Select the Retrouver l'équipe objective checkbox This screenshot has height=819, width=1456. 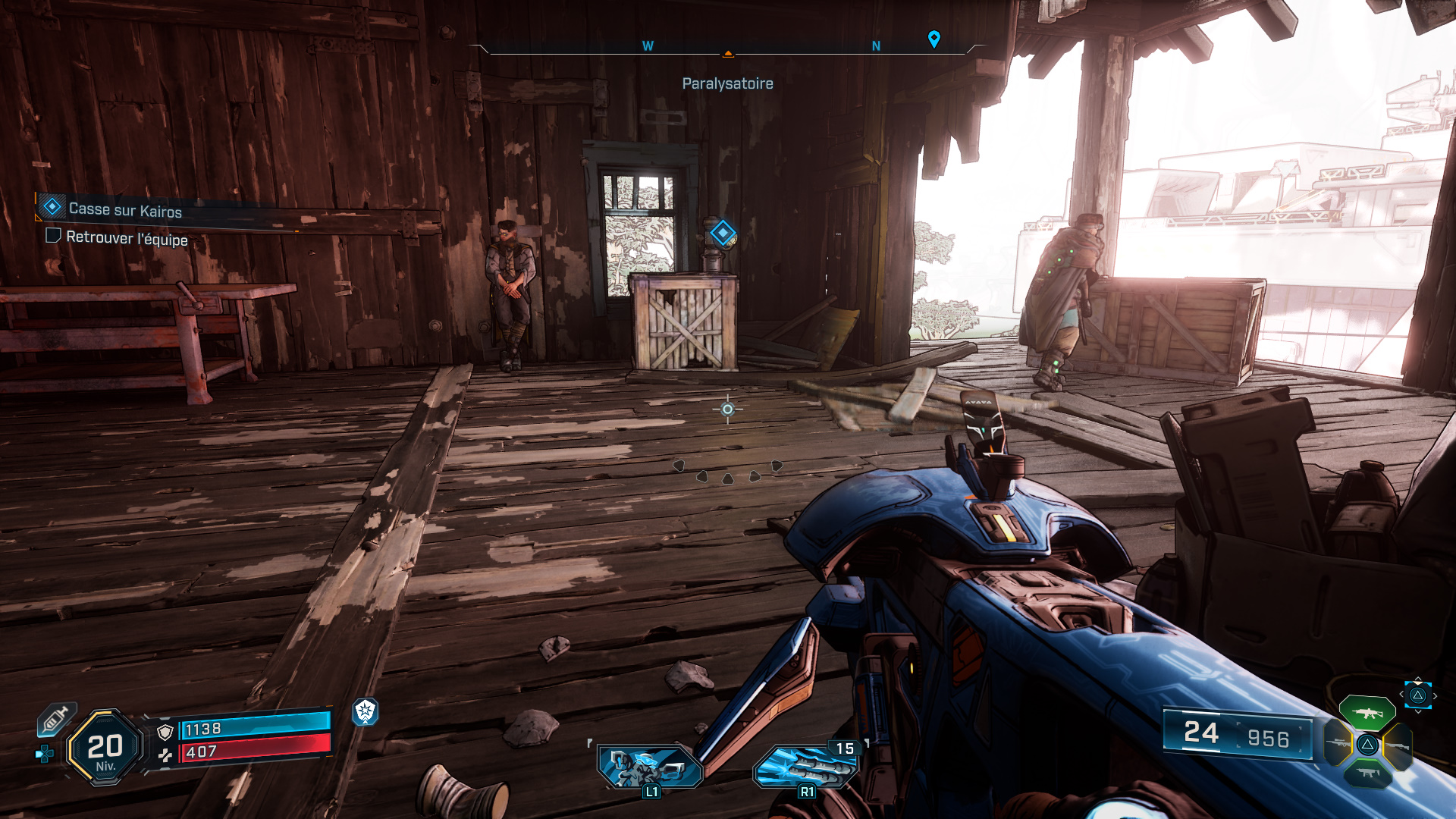53,236
